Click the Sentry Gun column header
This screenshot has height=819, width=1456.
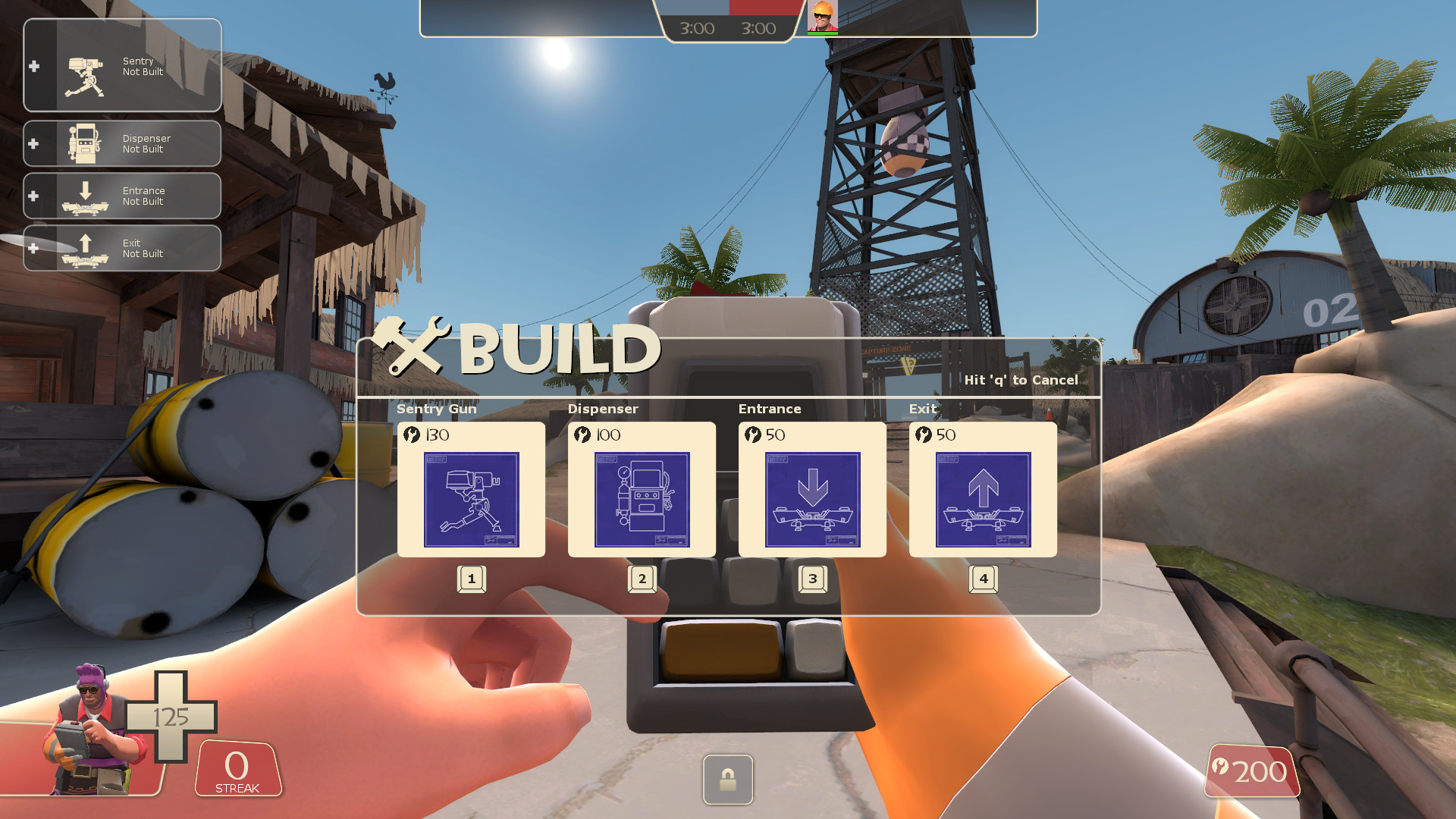[x=437, y=409]
